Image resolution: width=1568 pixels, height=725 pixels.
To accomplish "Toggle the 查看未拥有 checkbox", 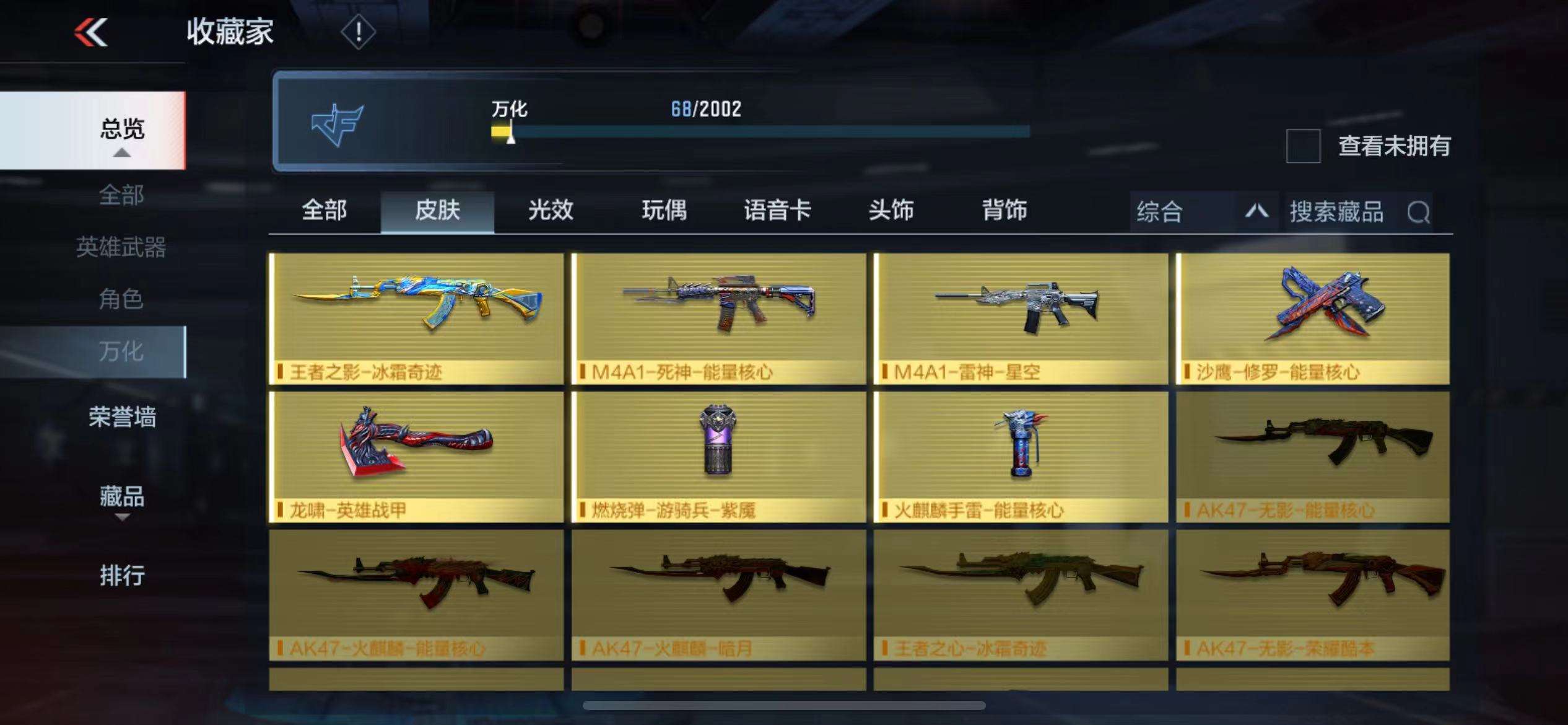I will pyautogui.click(x=1303, y=146).
